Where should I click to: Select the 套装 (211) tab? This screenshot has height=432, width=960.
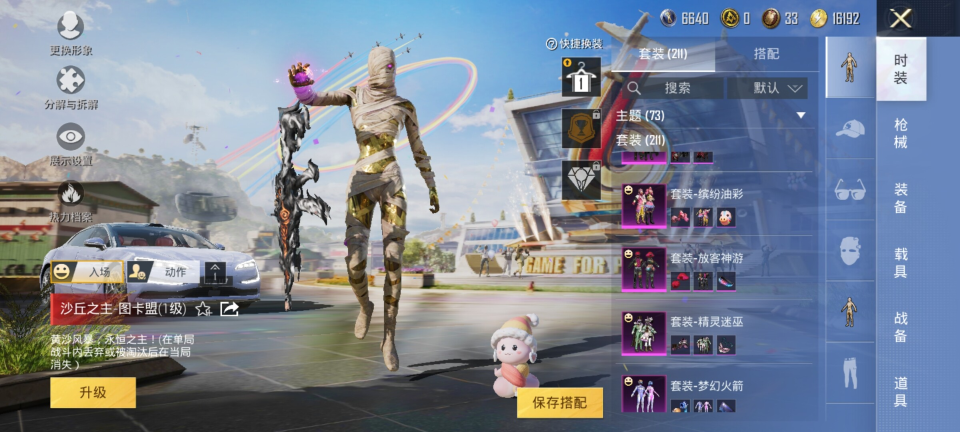(x=665, y=53)
